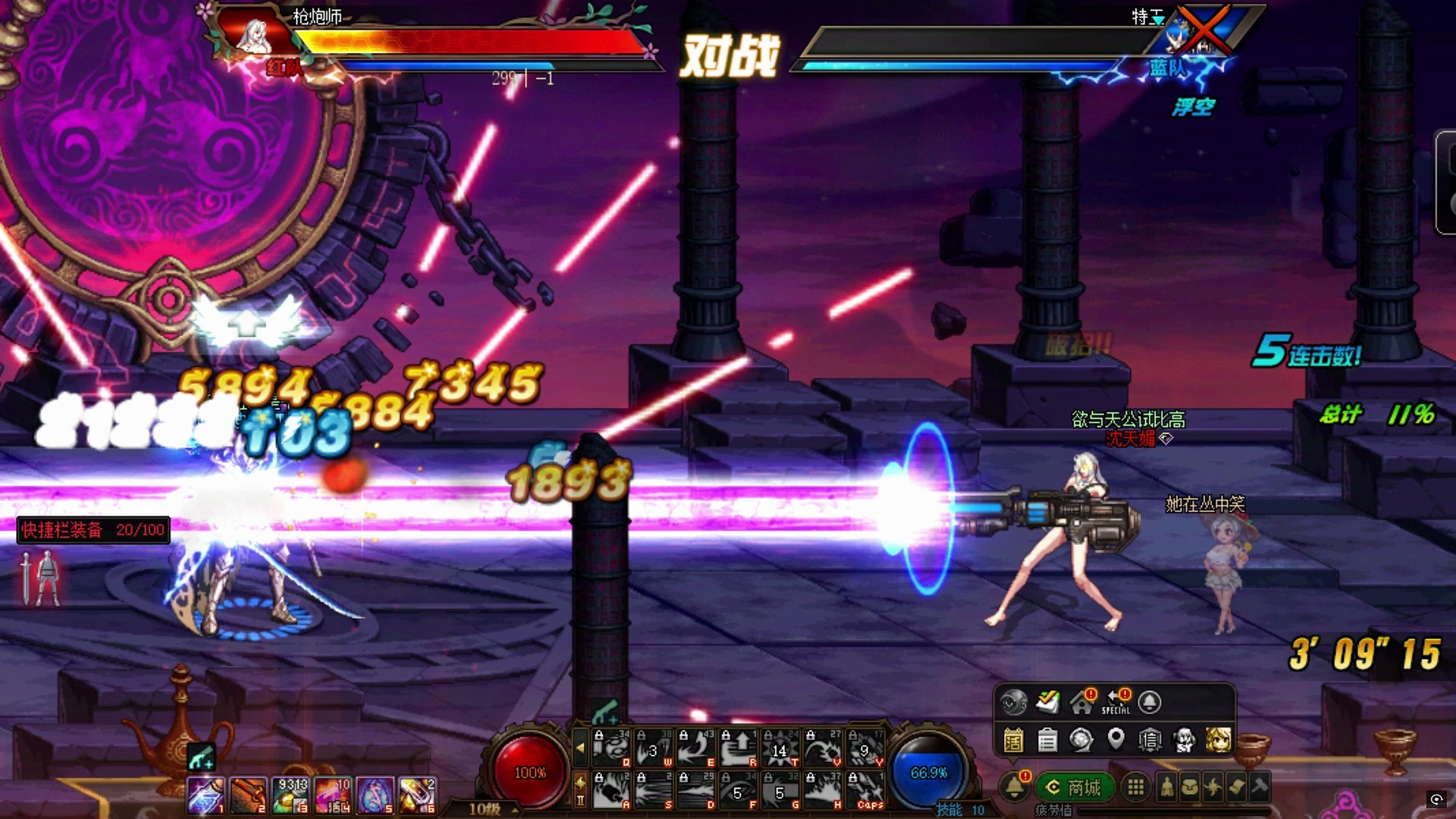Viewport: 1456px width, 819px height.
Task: Open the nine-dot grid menu button
Action: pos(1135,787)
